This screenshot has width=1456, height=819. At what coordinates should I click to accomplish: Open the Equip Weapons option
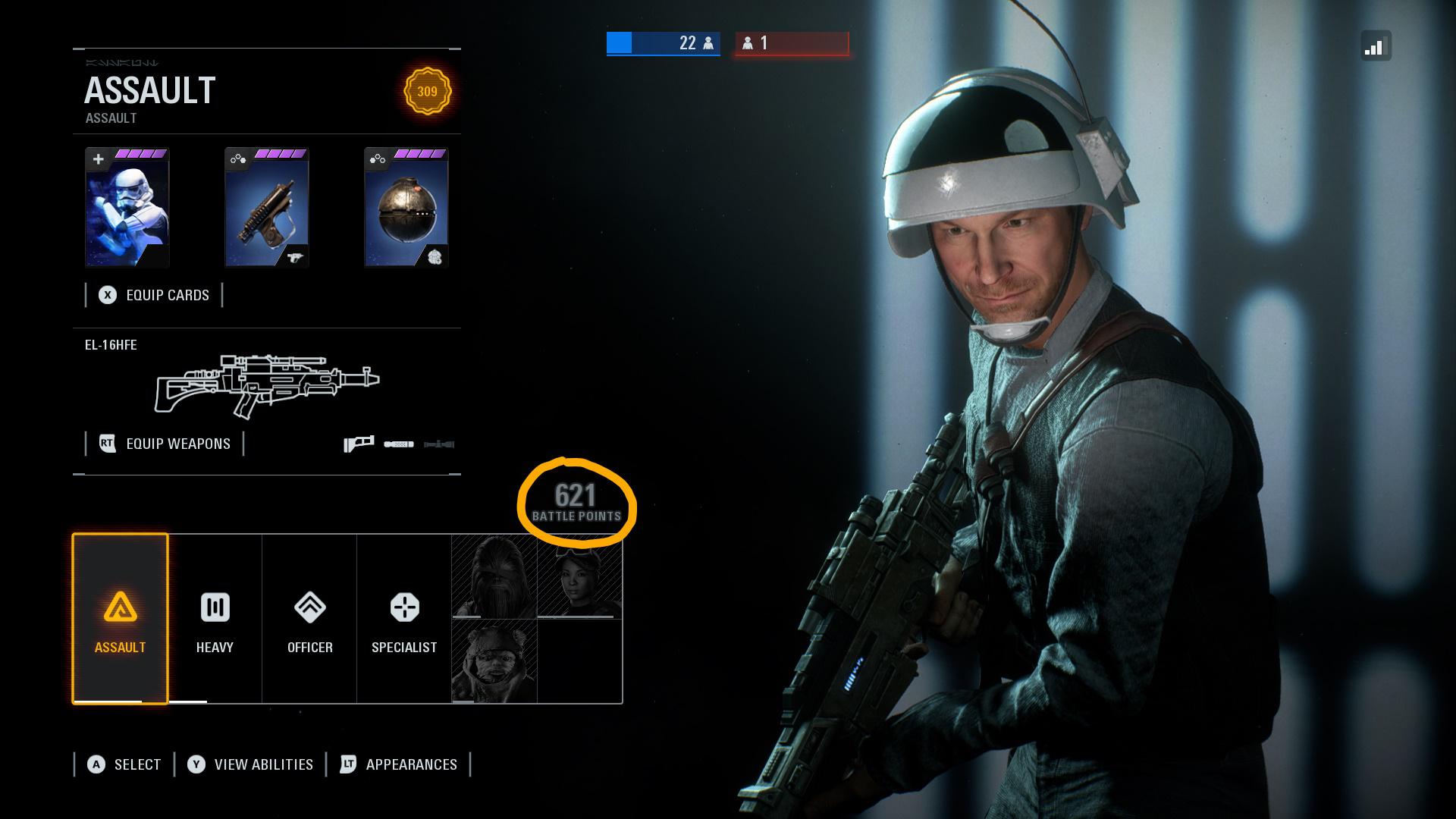tap(165, 444)
